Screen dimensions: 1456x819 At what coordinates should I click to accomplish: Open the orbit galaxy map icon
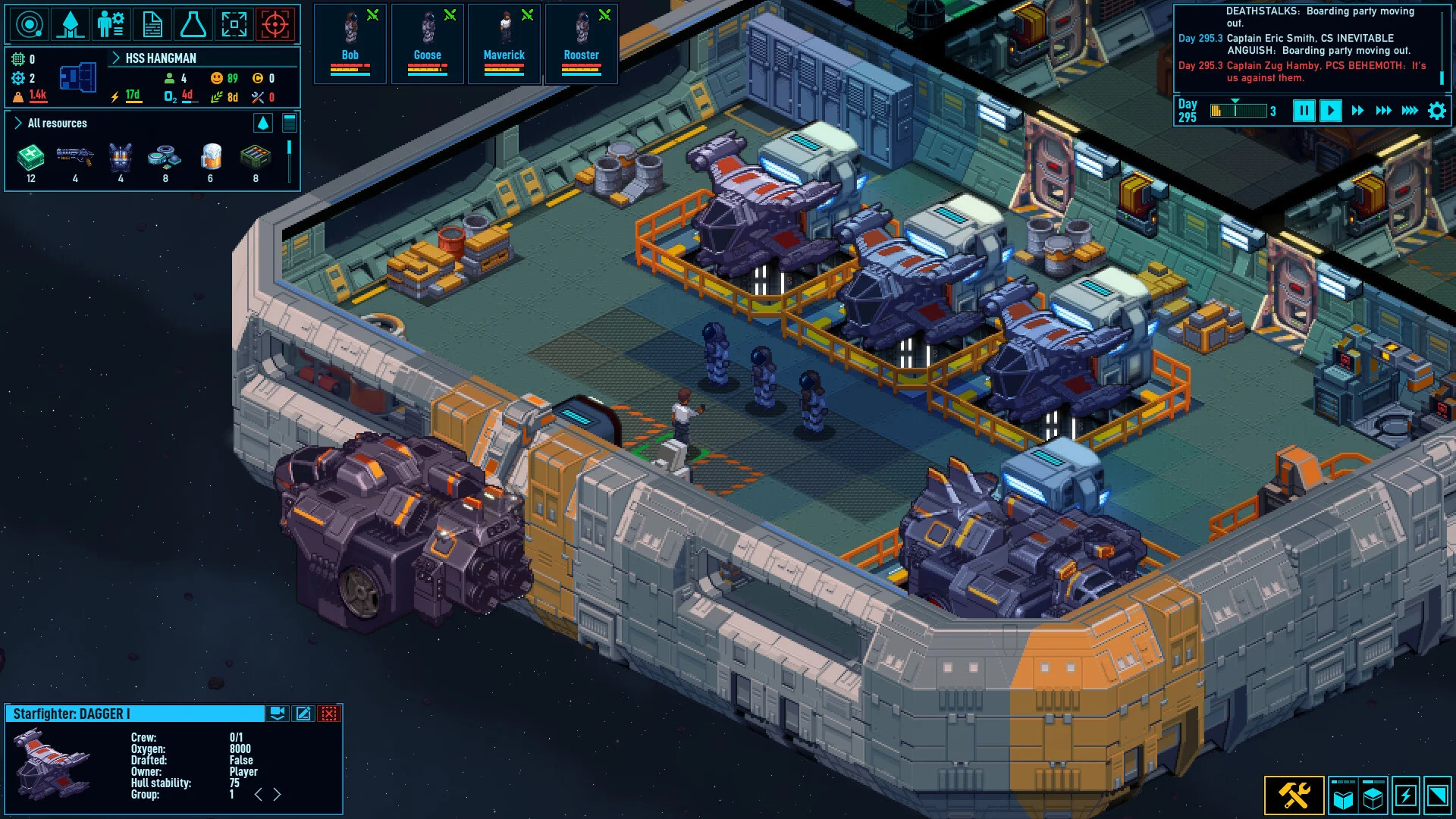(x=30, y=24)
